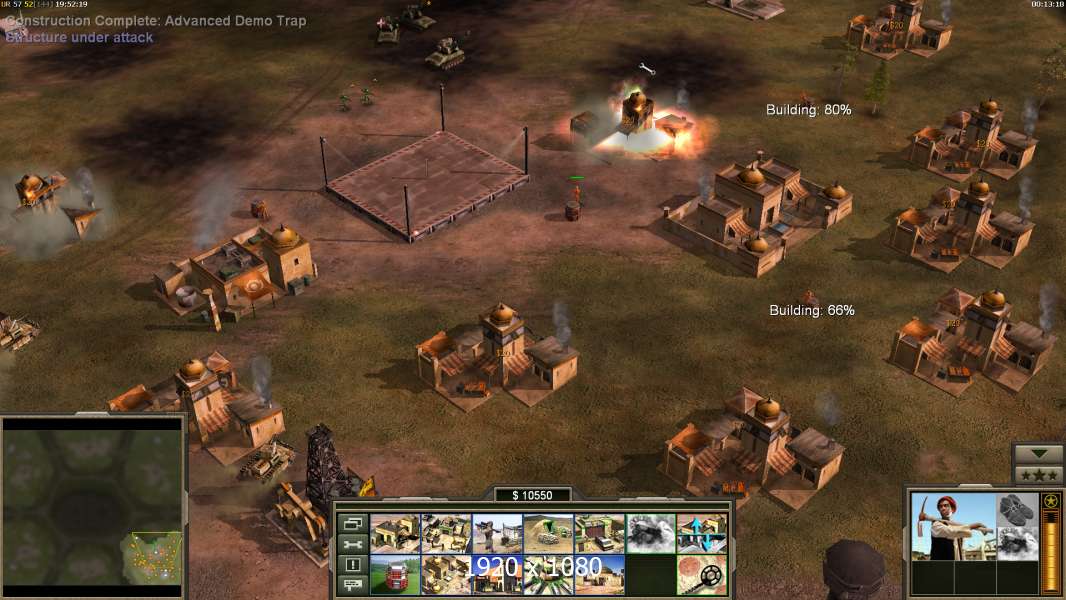This screenshot has height=600, width=1066.
Task: Build the Stinger Site with rocket soldier icon
Action: point(497,533)
